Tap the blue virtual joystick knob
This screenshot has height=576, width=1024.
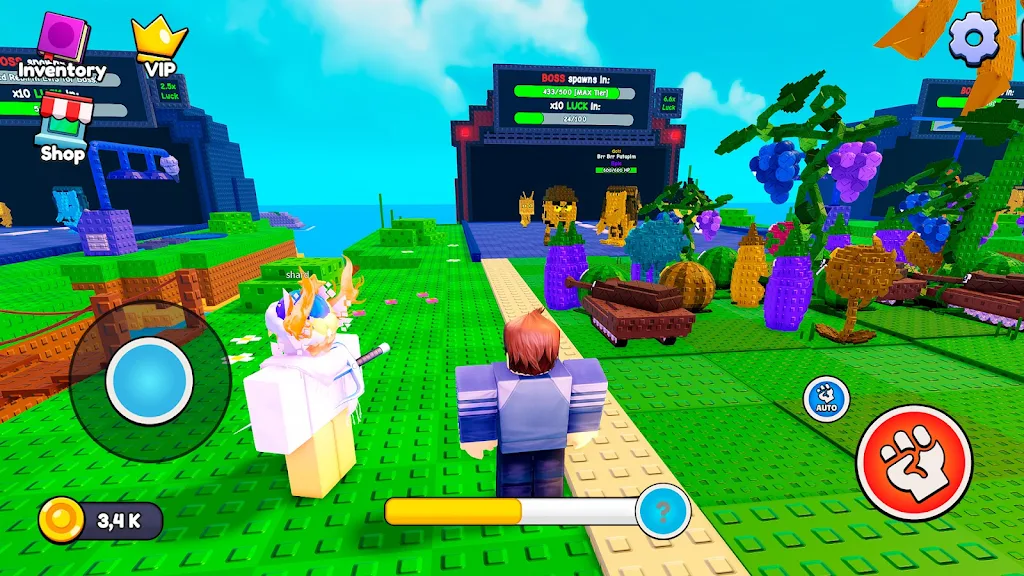pos(149,380)
